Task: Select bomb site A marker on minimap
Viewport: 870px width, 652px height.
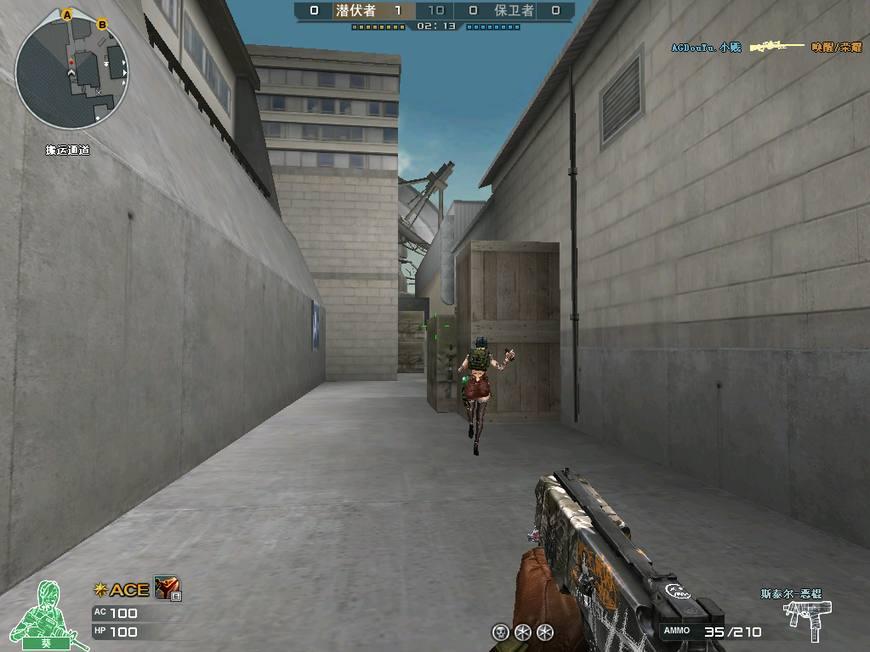Action: 67,15
